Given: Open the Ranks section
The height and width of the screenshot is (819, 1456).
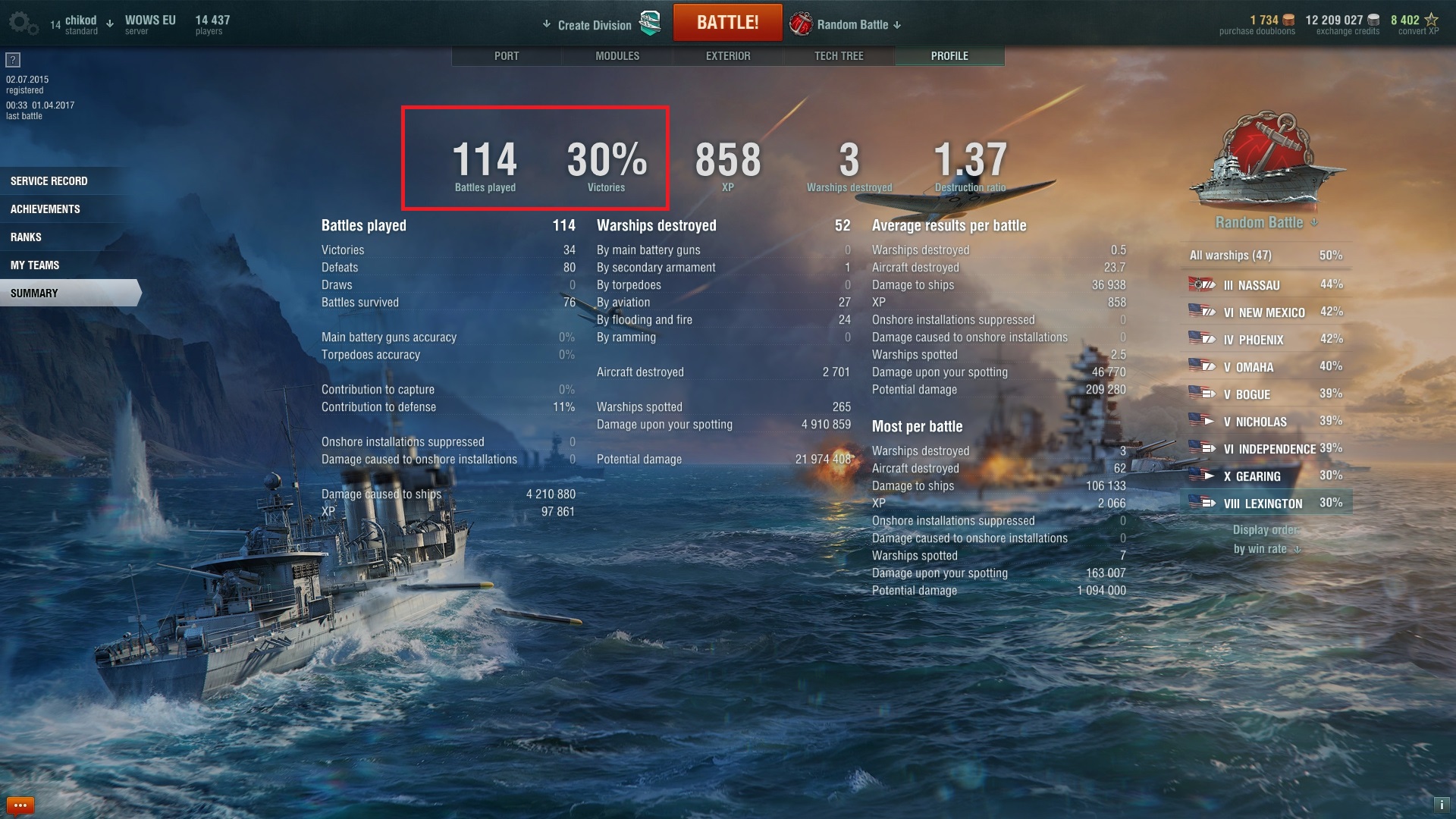Looking at the screenshot, I should [x=27, y=237].
